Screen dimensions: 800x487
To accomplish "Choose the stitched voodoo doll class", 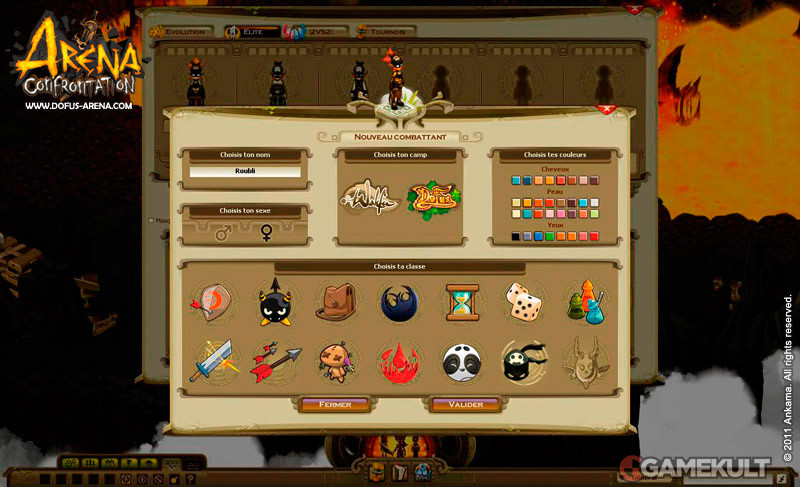I will 337,362.
